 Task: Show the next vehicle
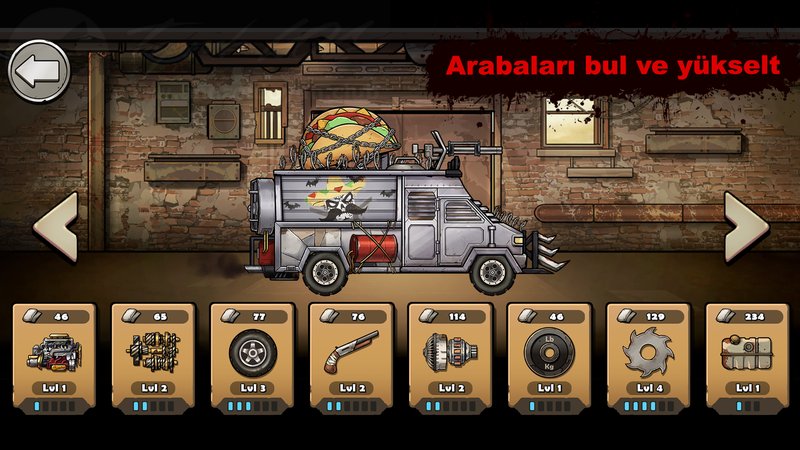click(745, 227)
